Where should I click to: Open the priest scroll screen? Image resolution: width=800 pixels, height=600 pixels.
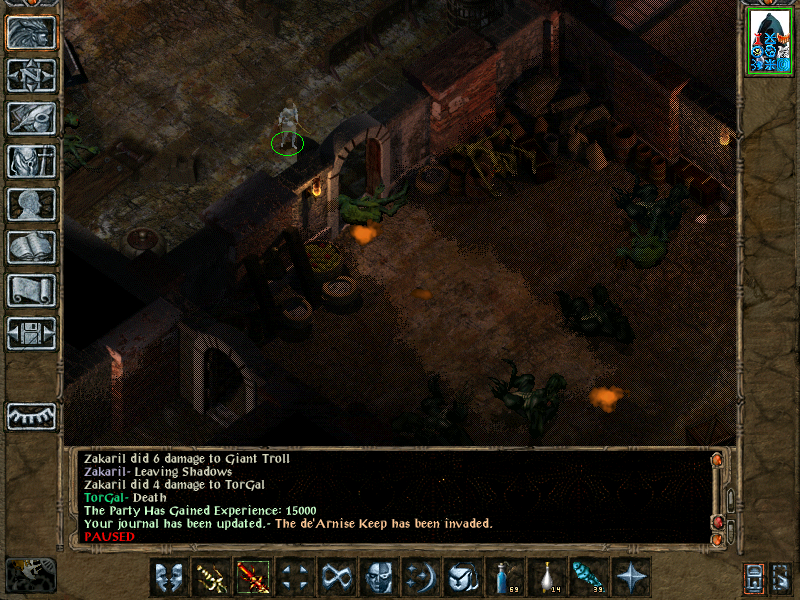pyautogui.click(x=31, y=290)
